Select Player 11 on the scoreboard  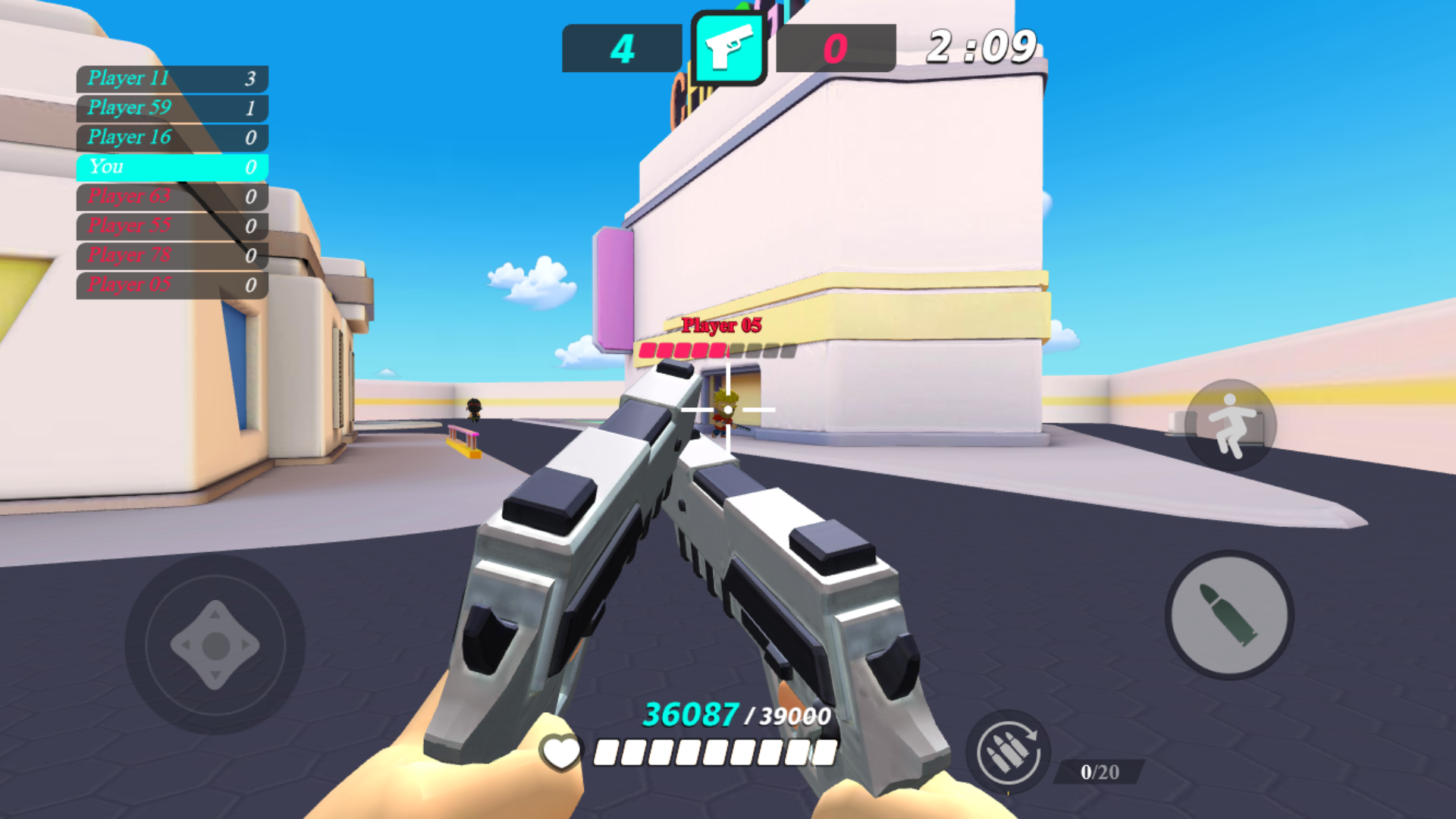coord(171,79)
